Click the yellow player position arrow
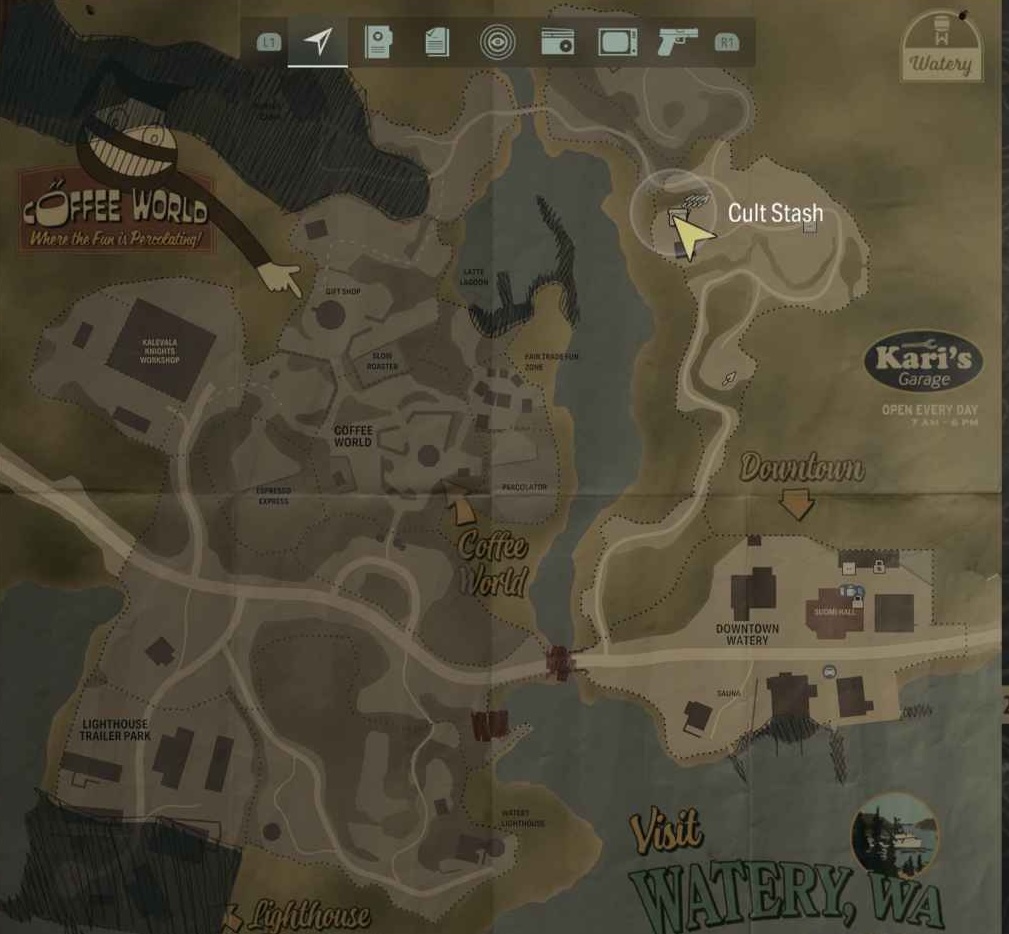The width and height of the screenshot is (1009, 934). 691,236
